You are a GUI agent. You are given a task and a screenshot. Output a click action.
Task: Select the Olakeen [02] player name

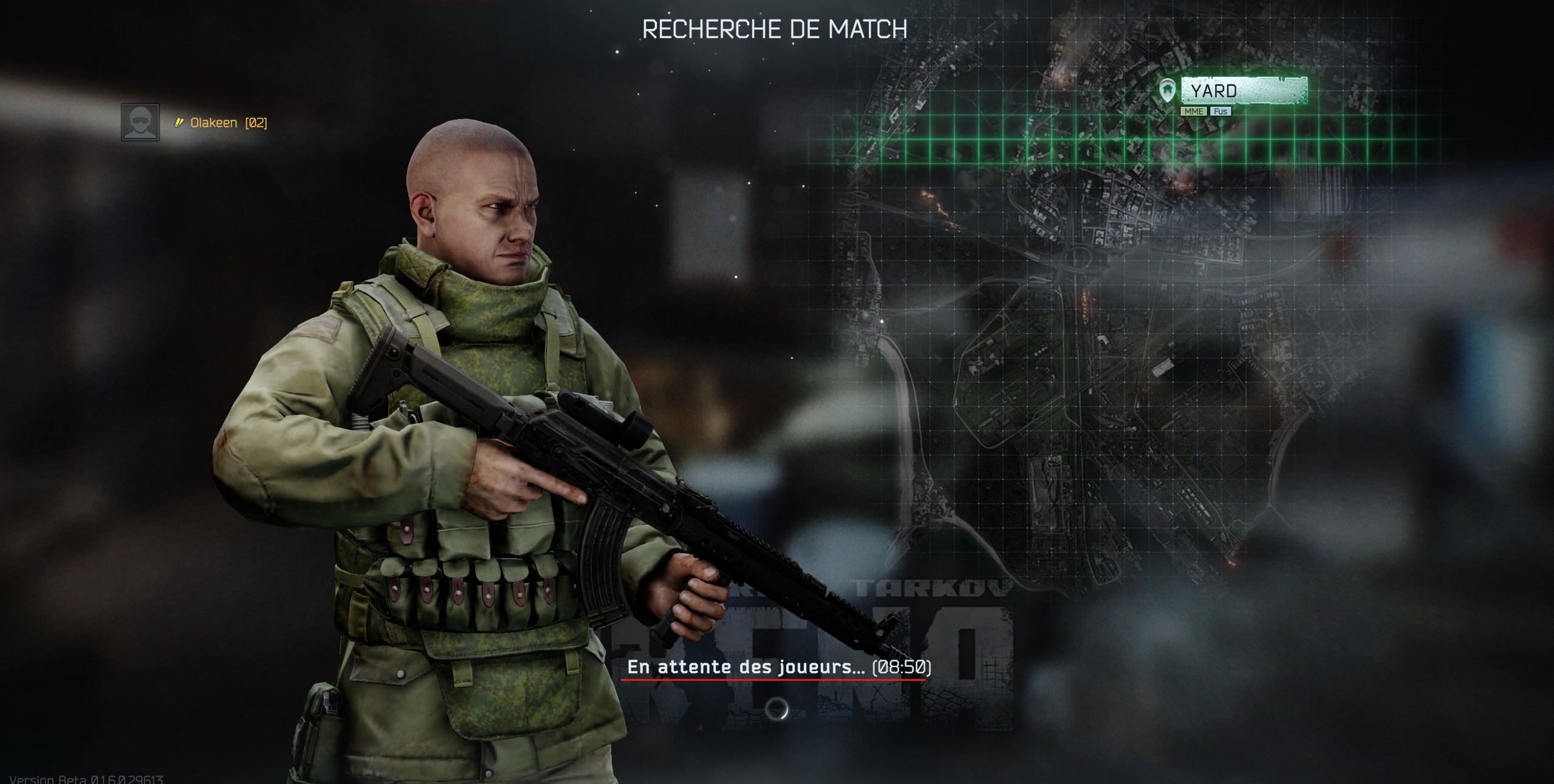[x=228, y=123]
